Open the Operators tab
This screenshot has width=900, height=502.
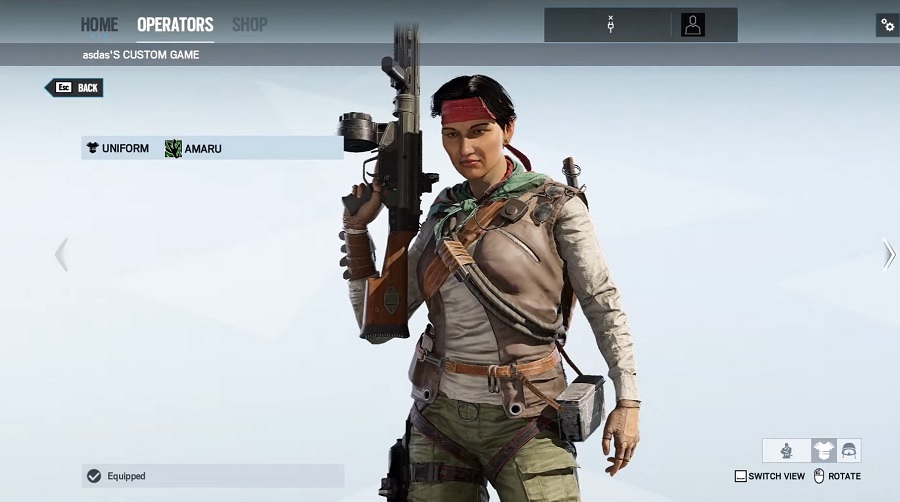pyautogui.click(x=175, y=24)
